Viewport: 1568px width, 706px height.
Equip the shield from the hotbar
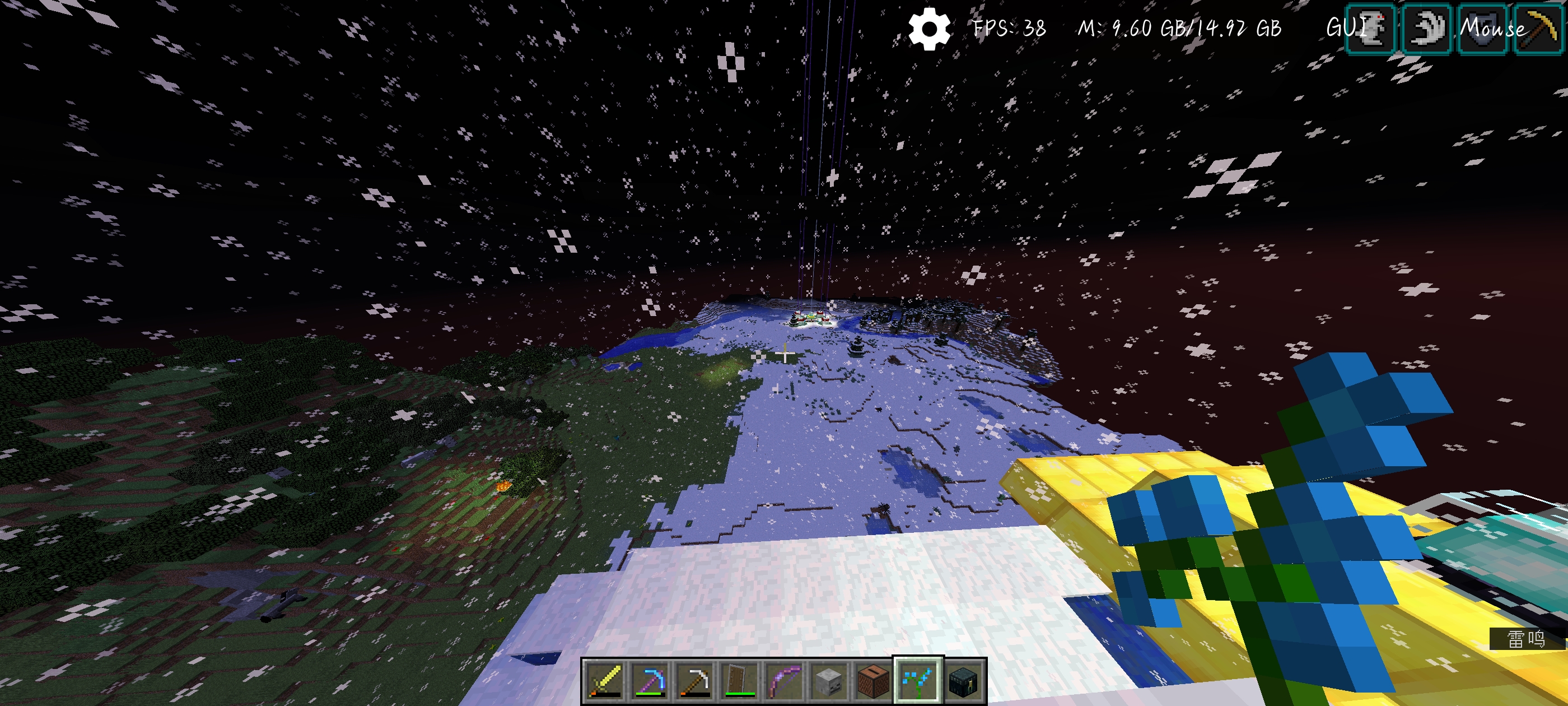coord(740,680)
